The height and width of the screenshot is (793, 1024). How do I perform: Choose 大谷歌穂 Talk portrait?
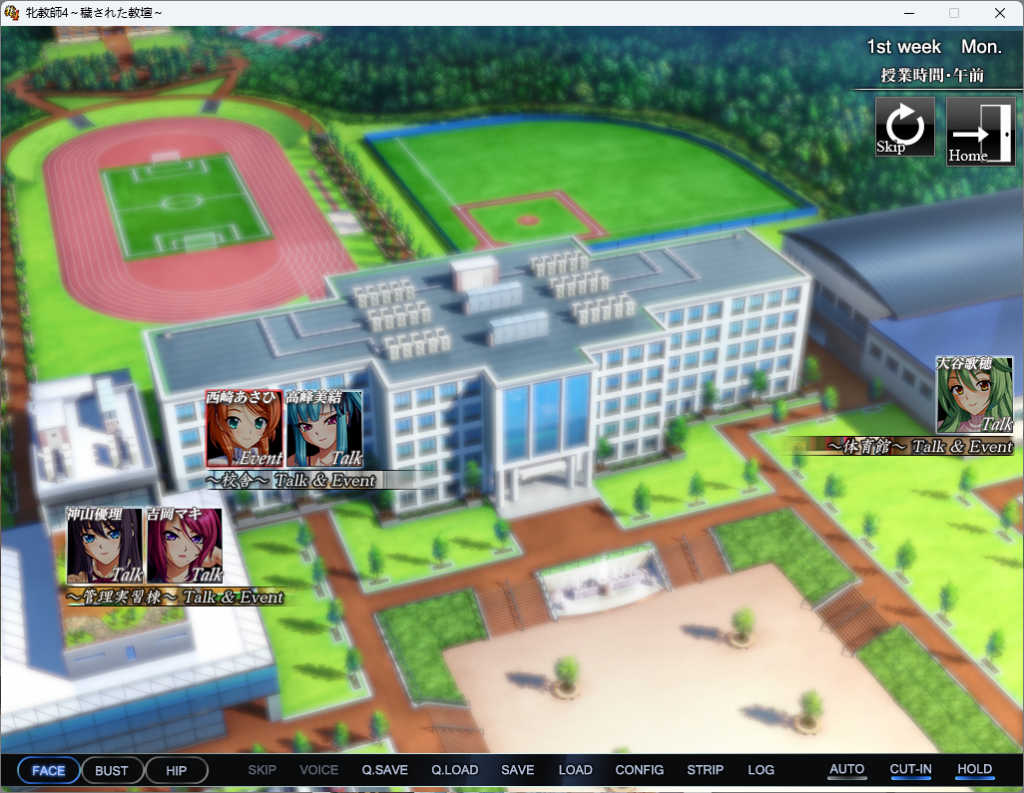[974, 395]
